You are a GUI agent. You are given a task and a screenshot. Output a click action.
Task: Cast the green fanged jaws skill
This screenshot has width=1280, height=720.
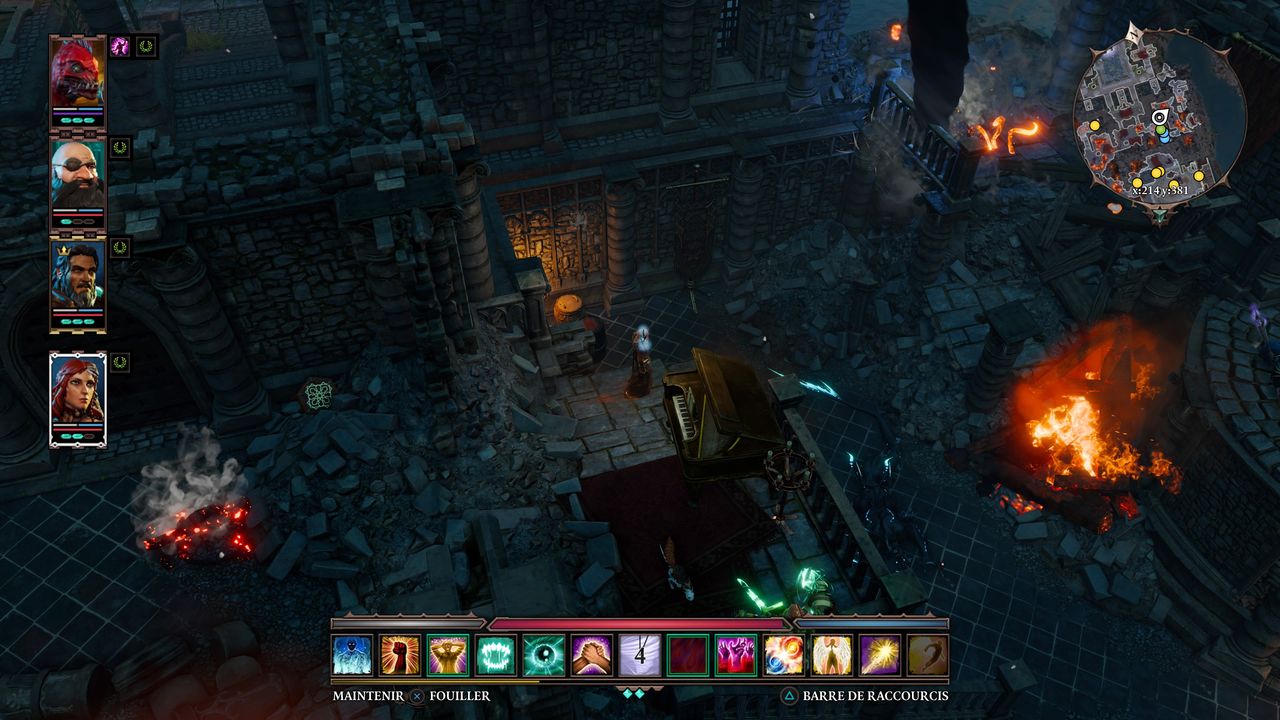click(x=496, y=655)
